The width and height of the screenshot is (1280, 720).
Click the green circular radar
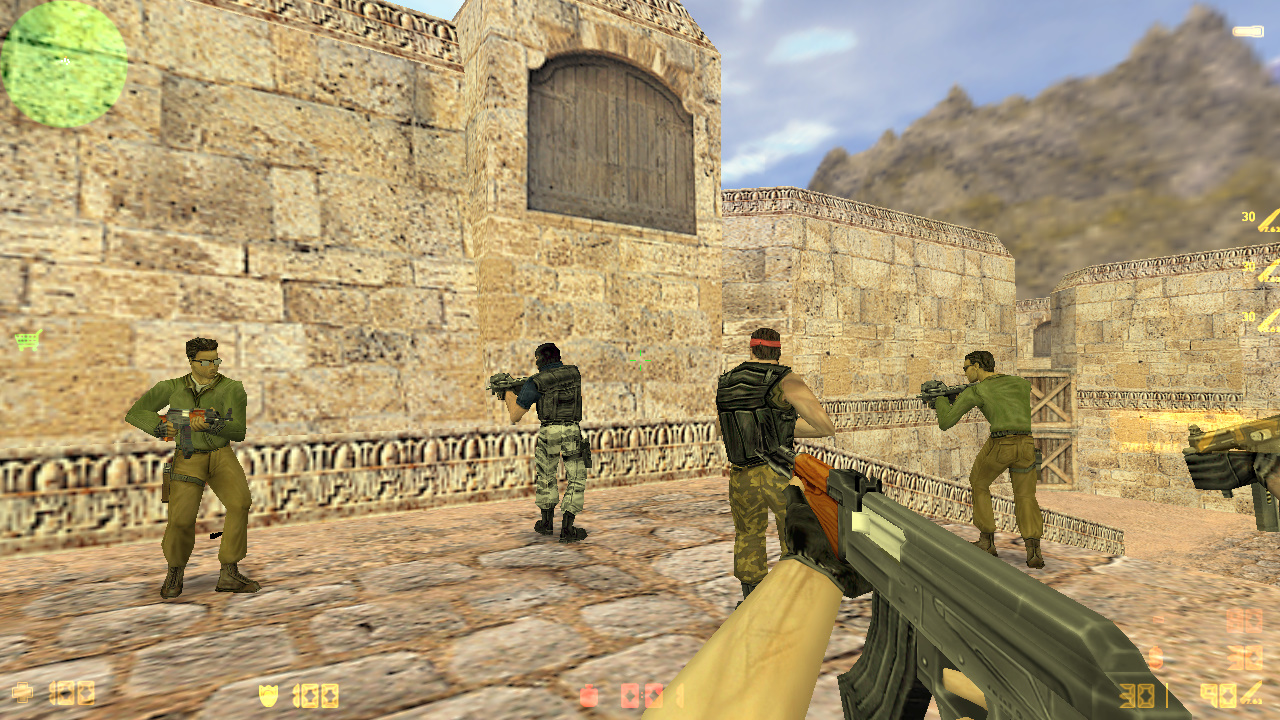pos(64,64)
